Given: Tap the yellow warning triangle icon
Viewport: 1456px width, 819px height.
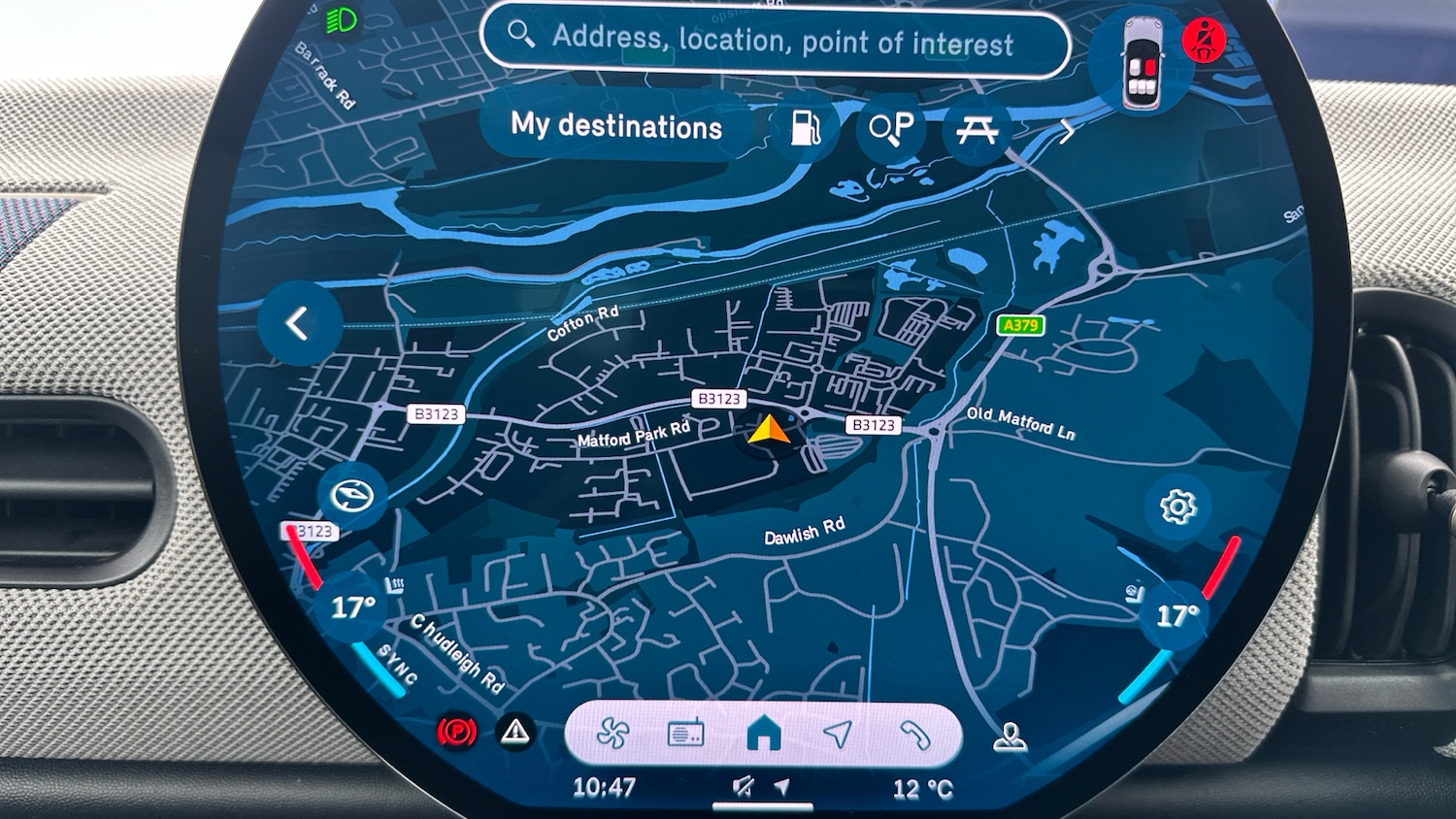Looking at the screenshot, I should tap(515, 732).
